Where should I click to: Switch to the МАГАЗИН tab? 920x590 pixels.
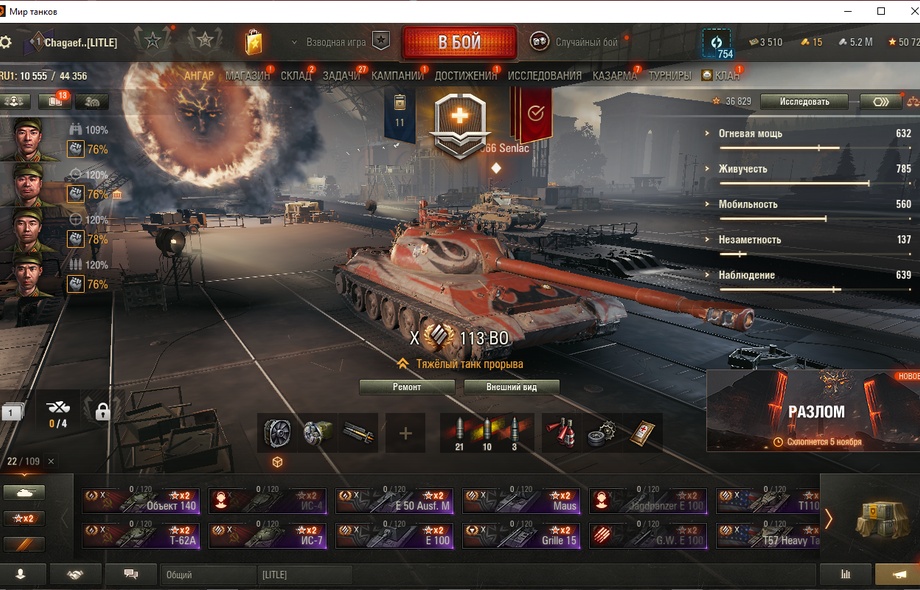coord(247,75)
